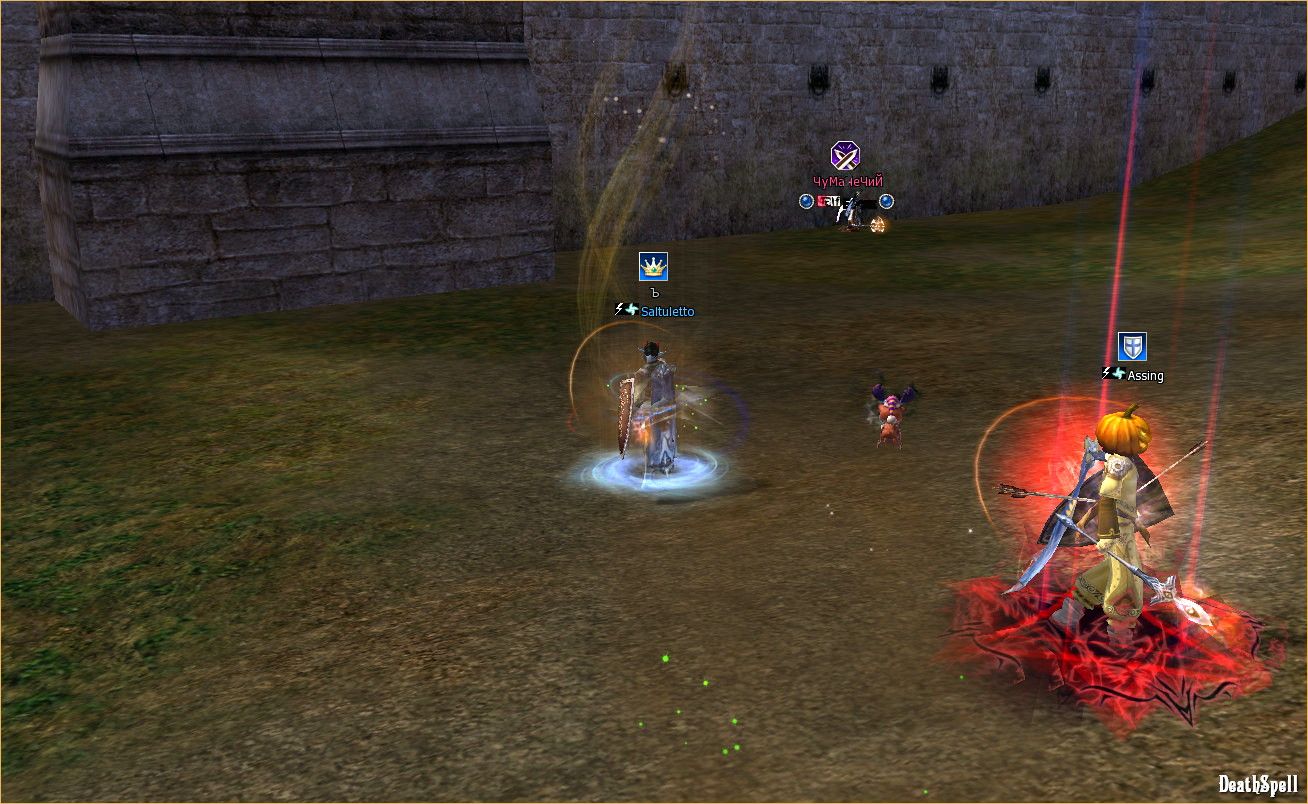Select the Assing player name label
The image size is (1308, 804).
click(x=1145, y=376)
